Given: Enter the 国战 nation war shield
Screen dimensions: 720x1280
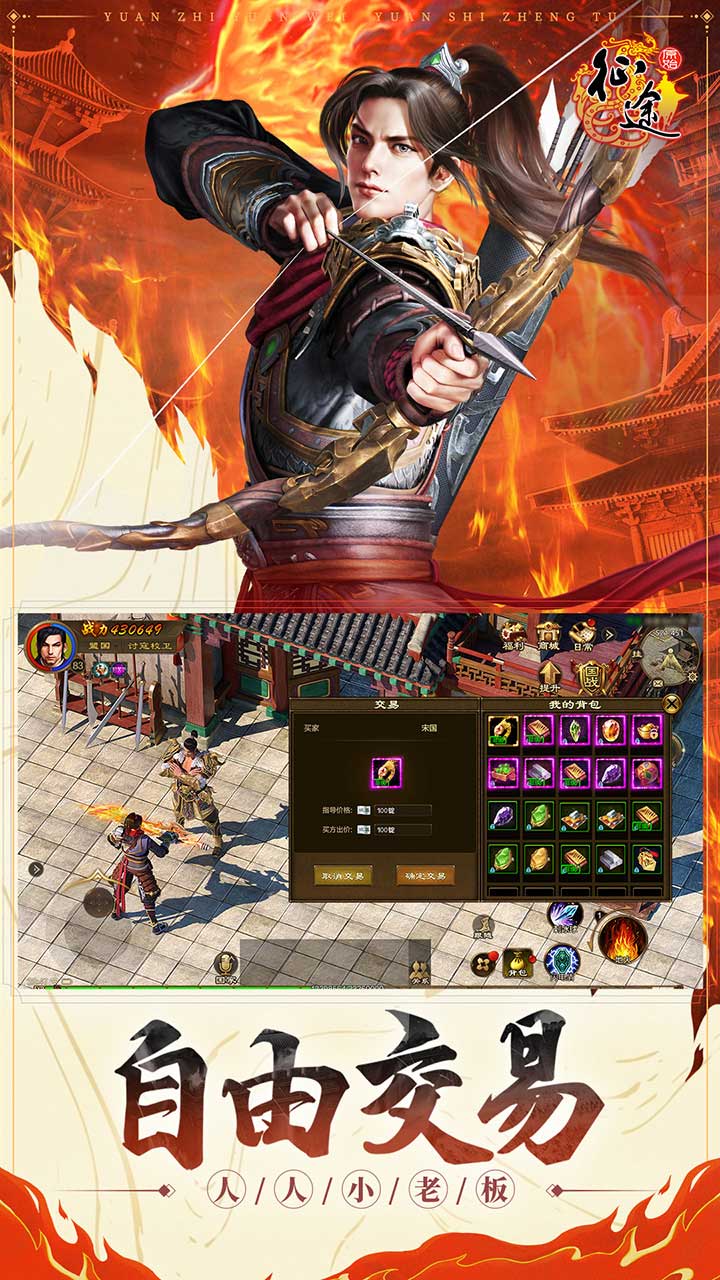Looking at the screenshot, I should coord(590,672).
